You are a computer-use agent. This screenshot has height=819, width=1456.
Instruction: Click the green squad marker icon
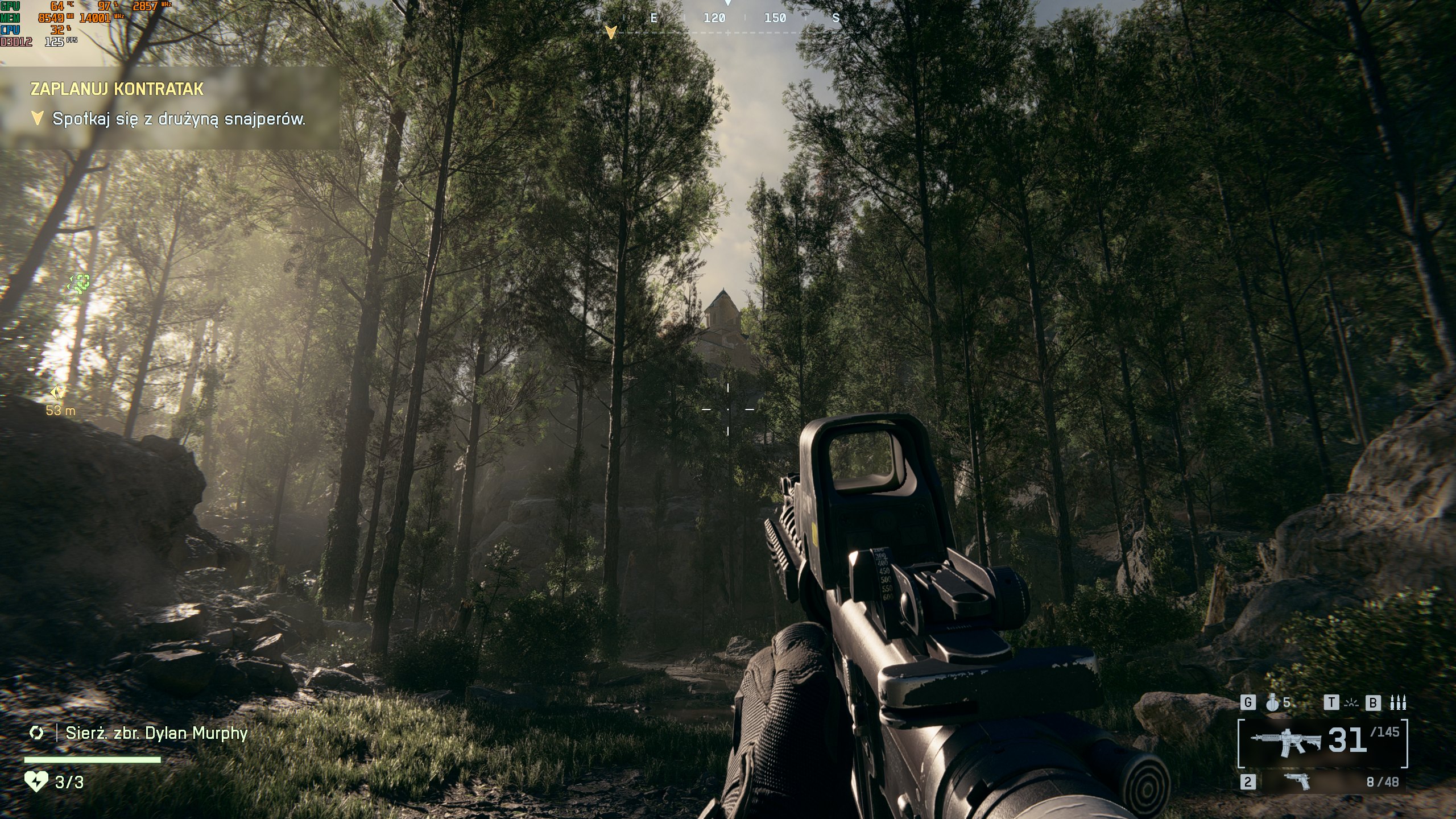click(80, 282)
